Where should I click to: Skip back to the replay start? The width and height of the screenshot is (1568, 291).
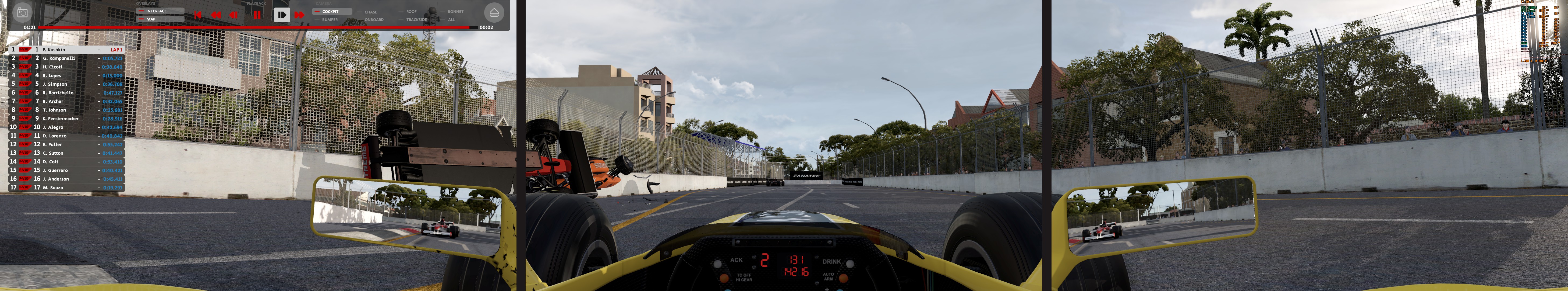(x=197, y=15)
